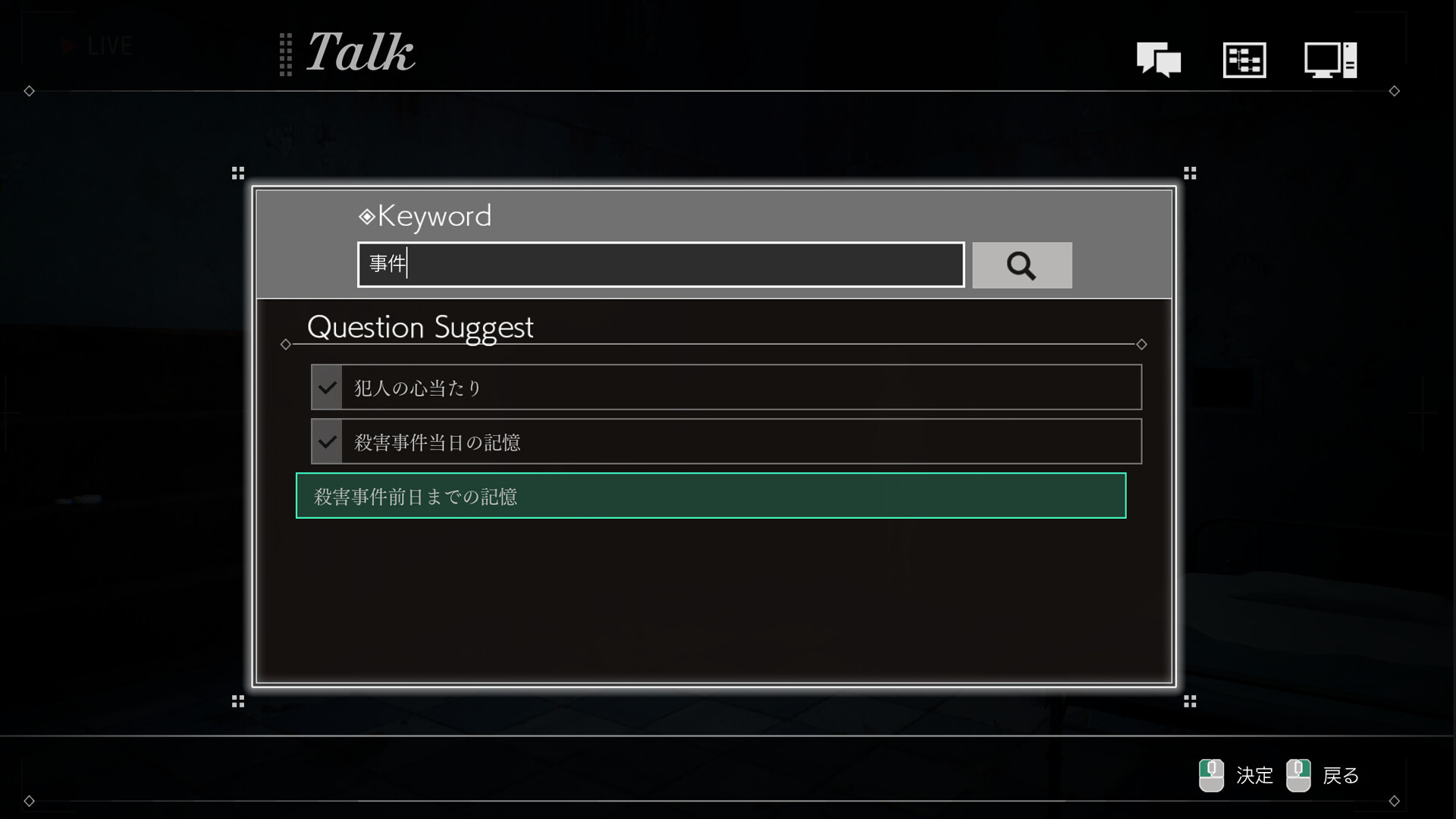Open the flowchart diagram icon
1456x819 pixels.
[x=1244, y=59]
